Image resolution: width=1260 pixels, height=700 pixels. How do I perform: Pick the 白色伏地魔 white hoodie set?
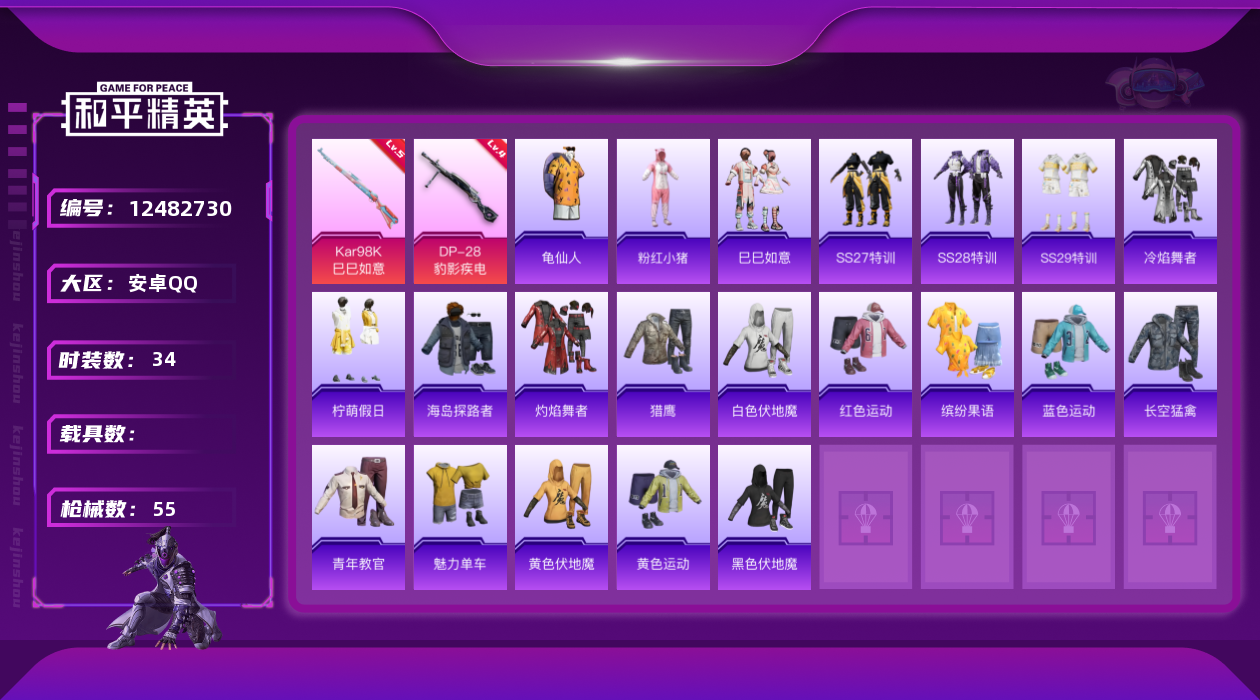[764, 364]
